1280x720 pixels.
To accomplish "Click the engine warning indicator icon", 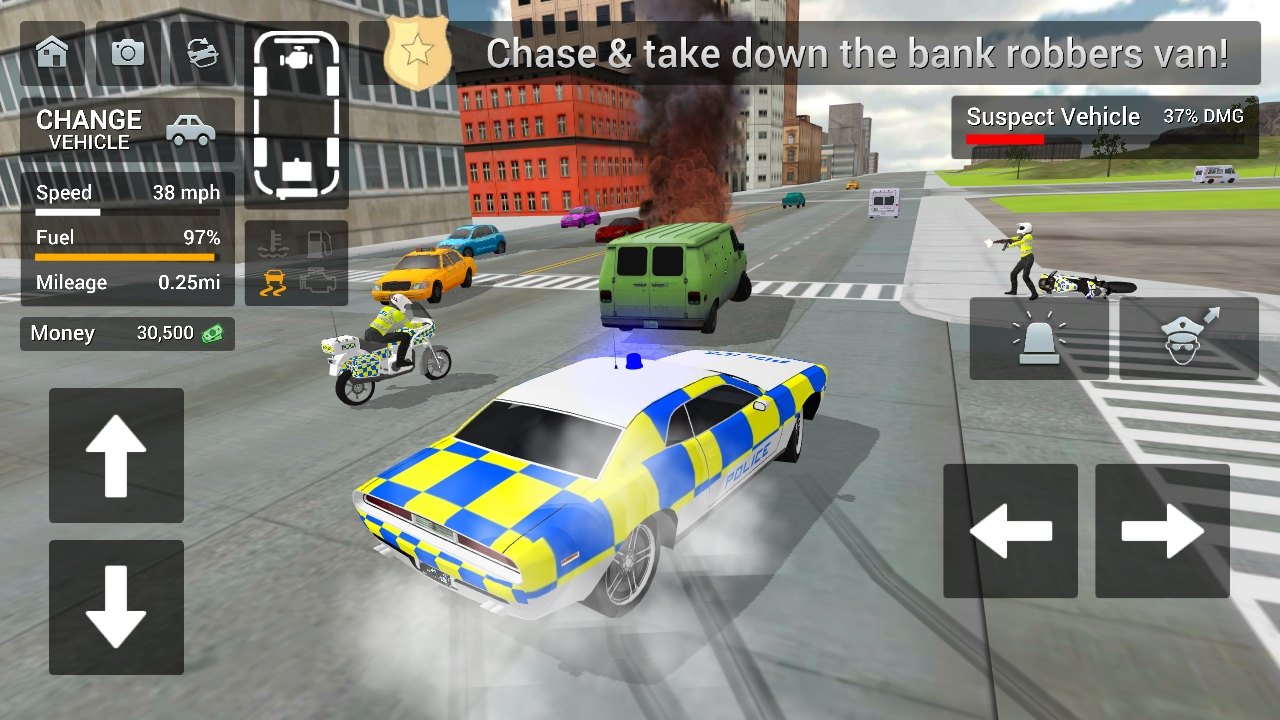I will click(316, 283).
